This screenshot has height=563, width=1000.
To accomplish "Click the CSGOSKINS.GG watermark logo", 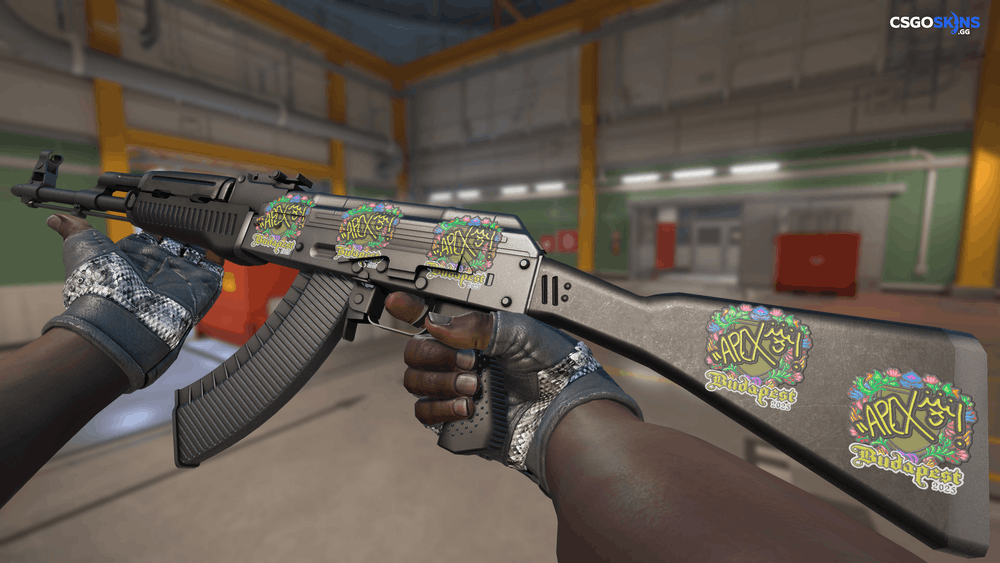I will click(934, 24).
